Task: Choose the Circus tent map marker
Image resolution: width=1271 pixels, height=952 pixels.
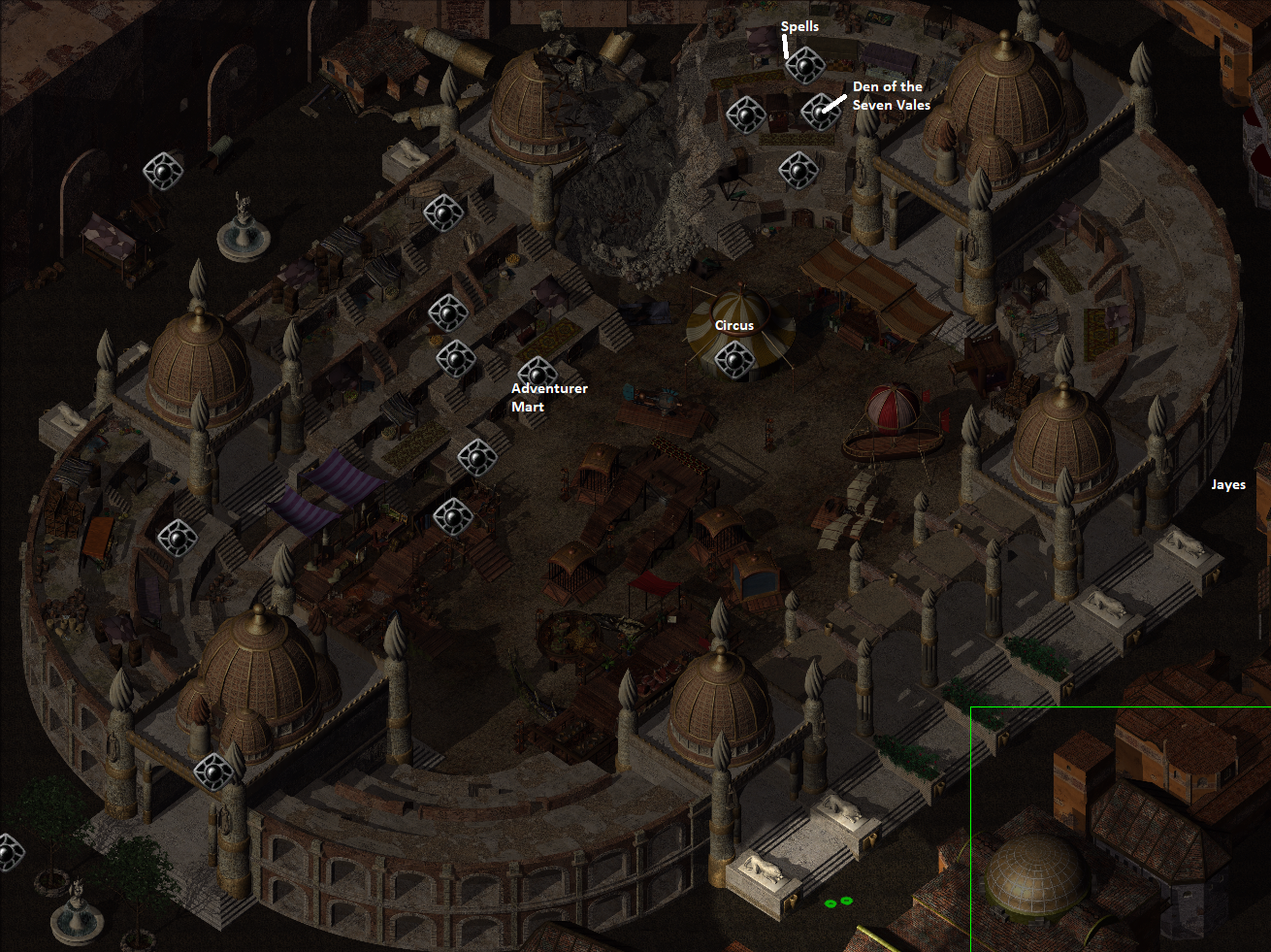Action: [x=733, y=362]
